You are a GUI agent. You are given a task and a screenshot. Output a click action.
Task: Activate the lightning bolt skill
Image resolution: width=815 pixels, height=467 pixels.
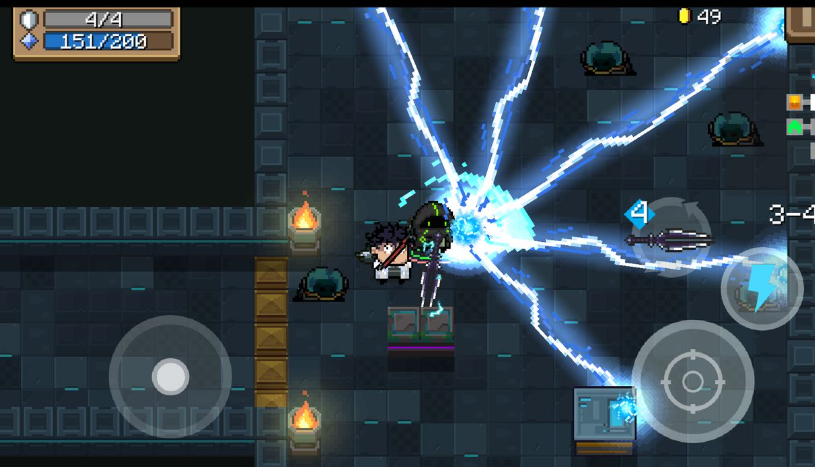pyautogui.click(x=762, y=288)
